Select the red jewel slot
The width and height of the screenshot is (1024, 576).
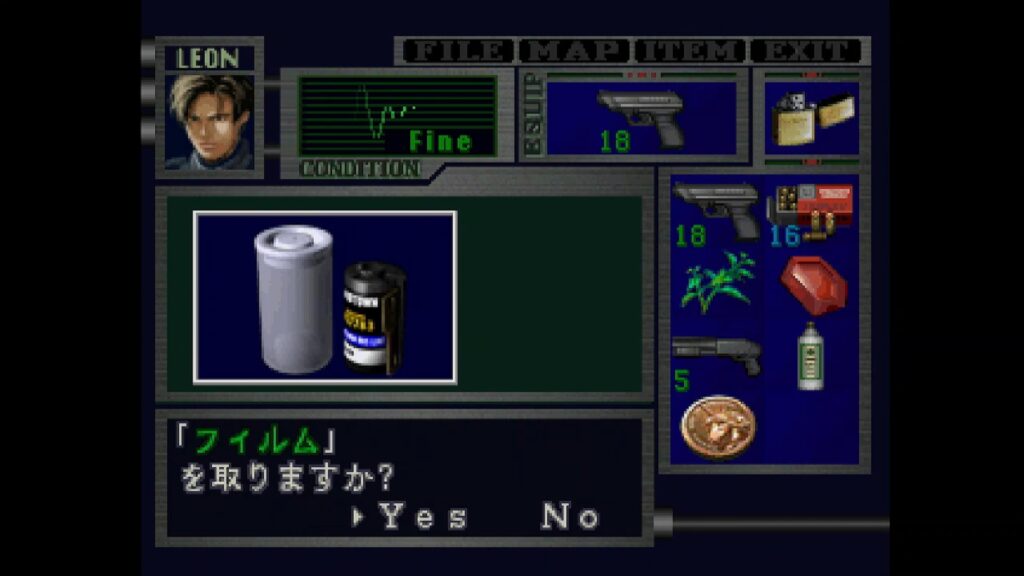click(812, 285)
